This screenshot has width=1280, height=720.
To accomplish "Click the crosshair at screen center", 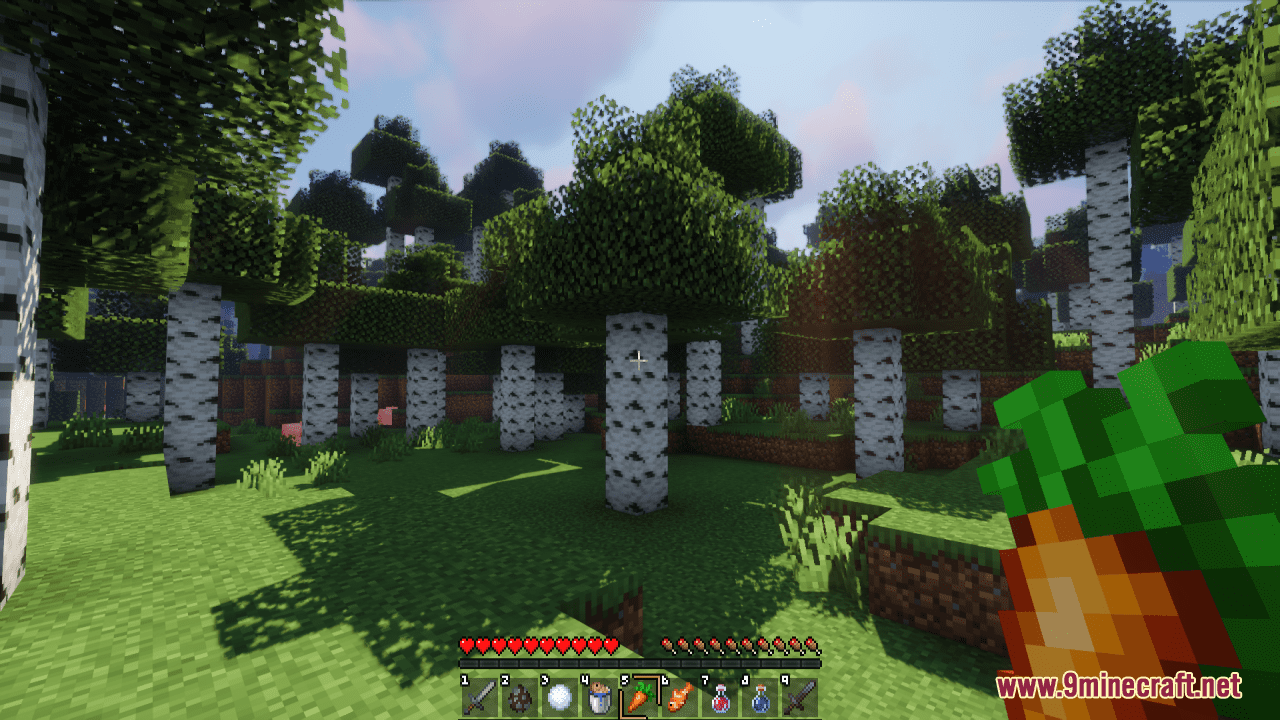I will coord(640,360).
